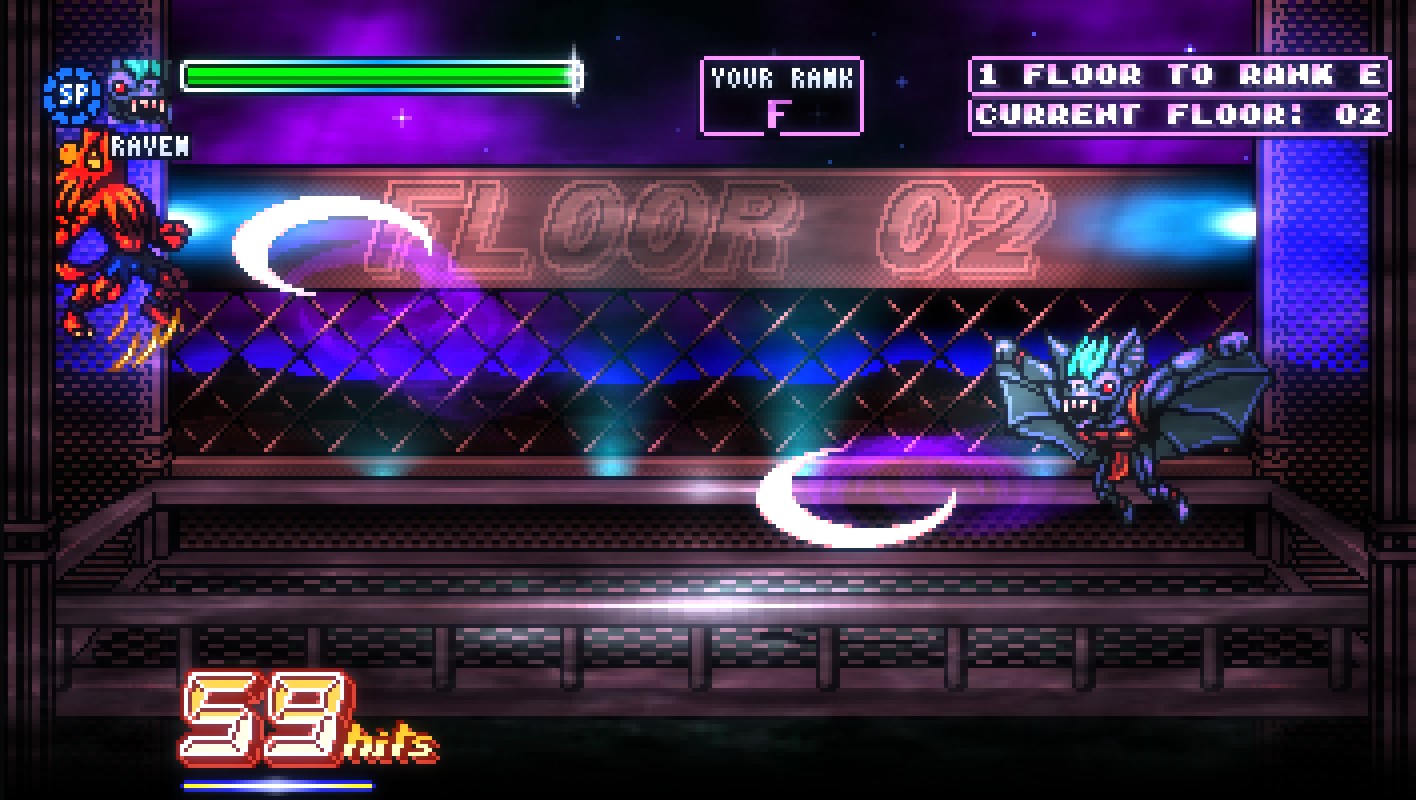This screenshot has width=1416, height=800.
Task: Select the CURRENT FLOOR: 02 banner
Action: coord(1178,113)
